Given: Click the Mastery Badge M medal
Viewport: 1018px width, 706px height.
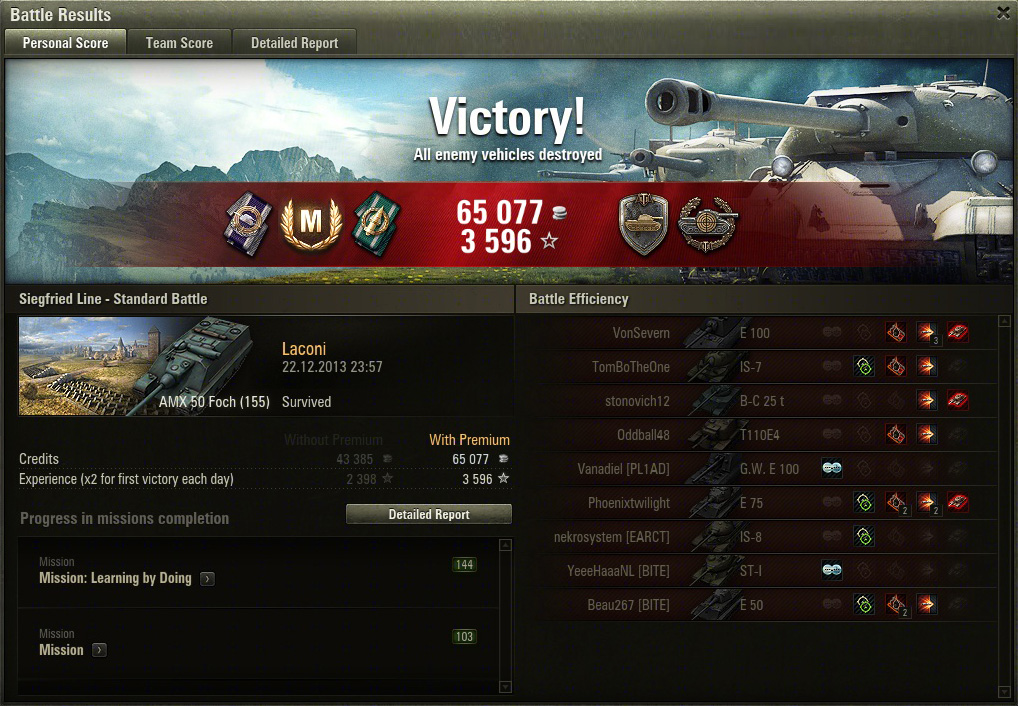Looking at the screenshot, I should tap(311, 224).
